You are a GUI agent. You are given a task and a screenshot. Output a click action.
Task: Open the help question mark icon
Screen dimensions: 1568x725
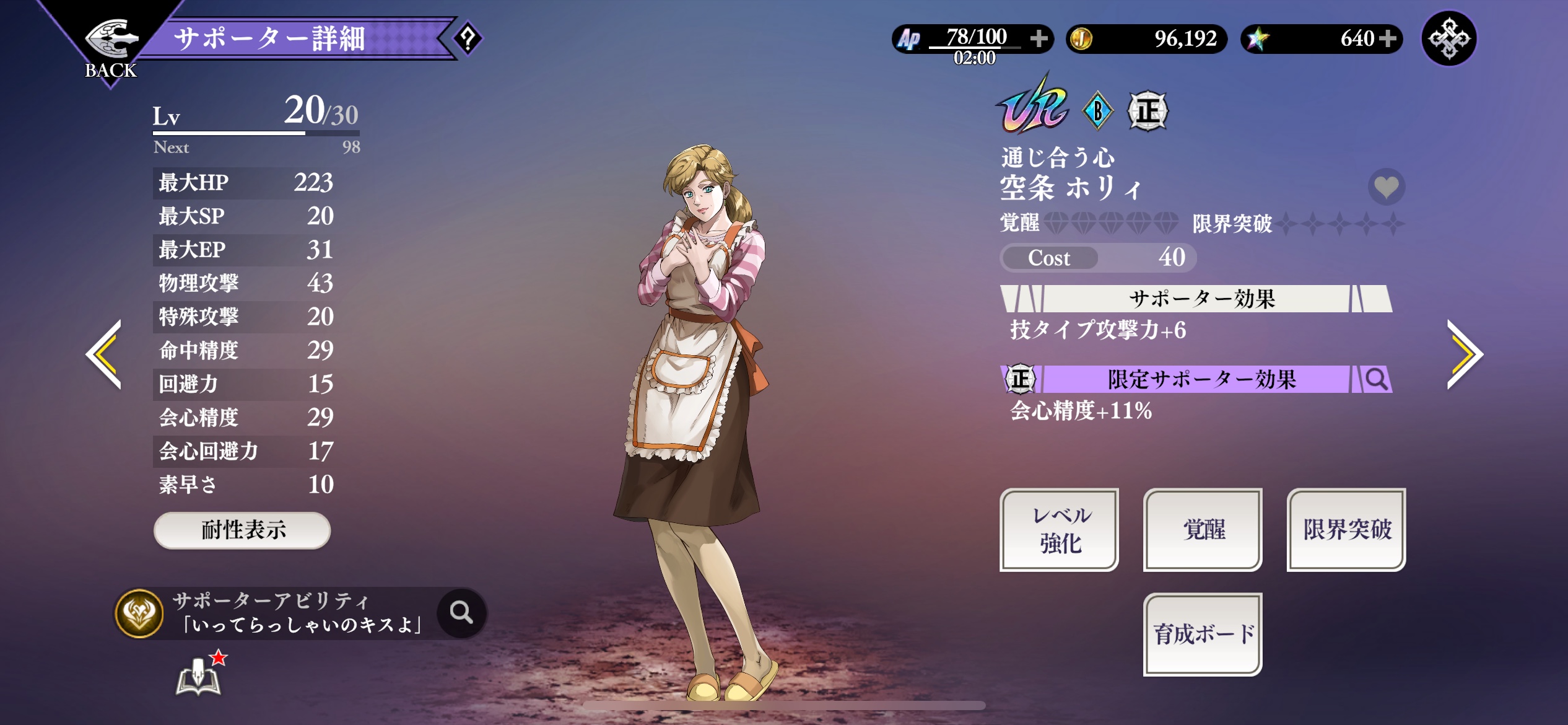468,39
